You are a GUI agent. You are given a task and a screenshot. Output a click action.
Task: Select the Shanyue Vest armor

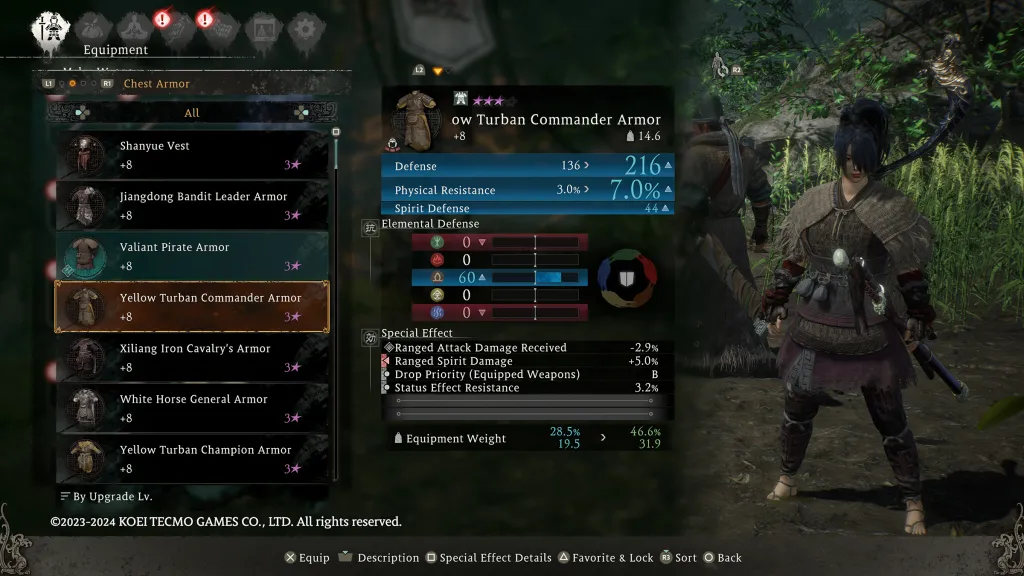point(190,155)
